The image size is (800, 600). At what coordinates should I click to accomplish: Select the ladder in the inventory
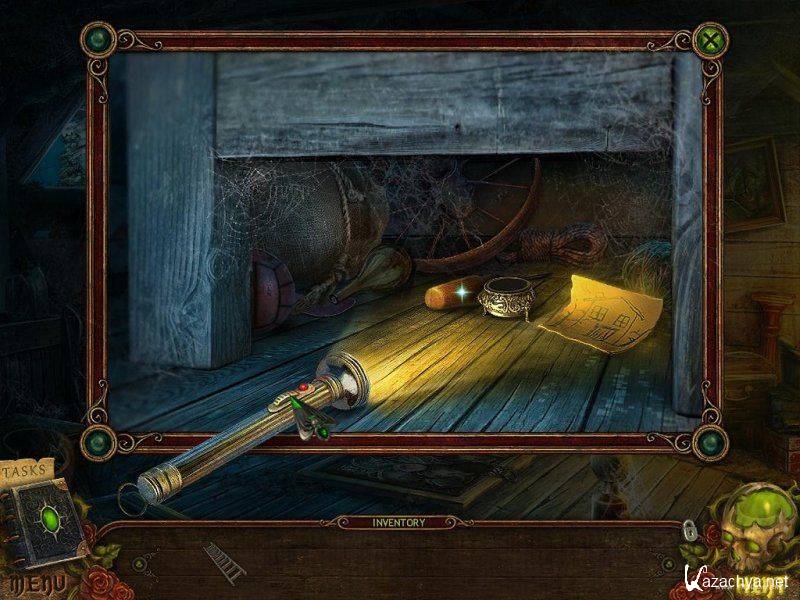click(223, 561)
